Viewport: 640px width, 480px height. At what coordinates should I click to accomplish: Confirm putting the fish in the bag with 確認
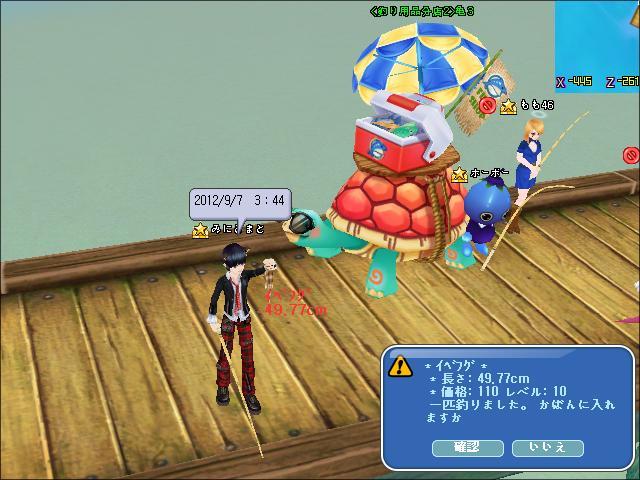[467, 449]
